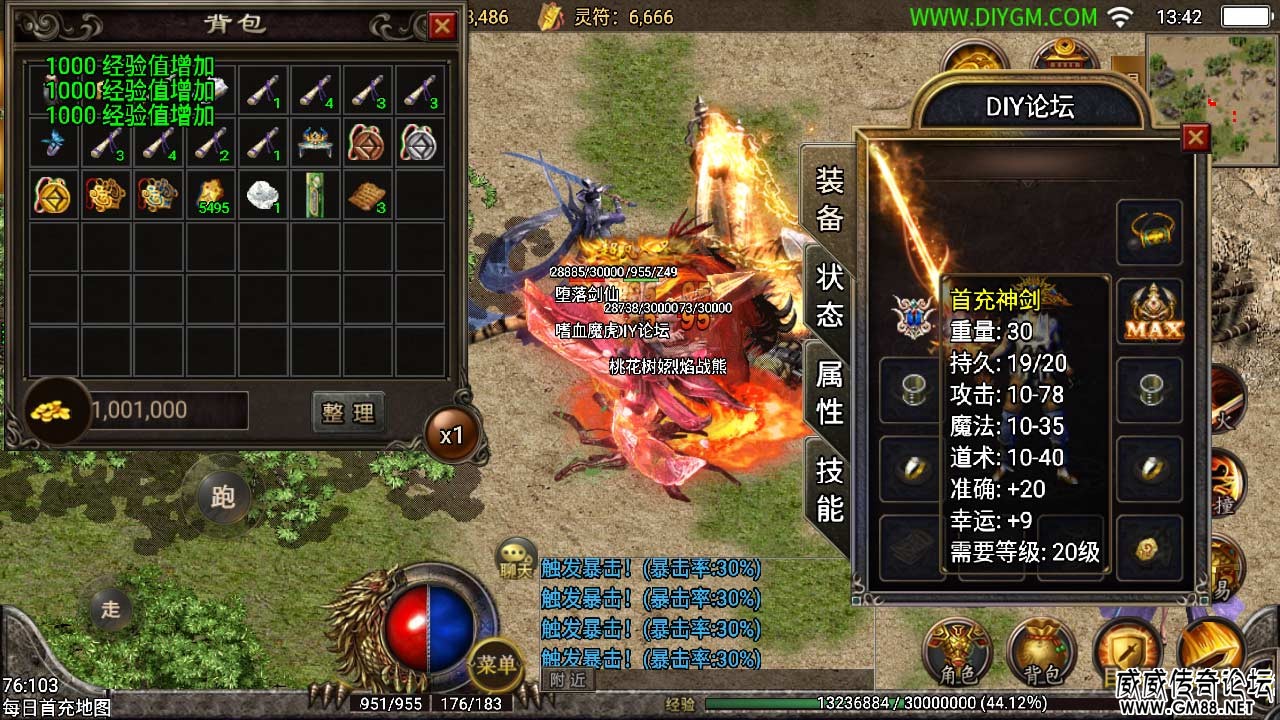This screenshot has width=1280, height=720.
Task: Select the silver round medallion item
Action: tap(419, 142)
